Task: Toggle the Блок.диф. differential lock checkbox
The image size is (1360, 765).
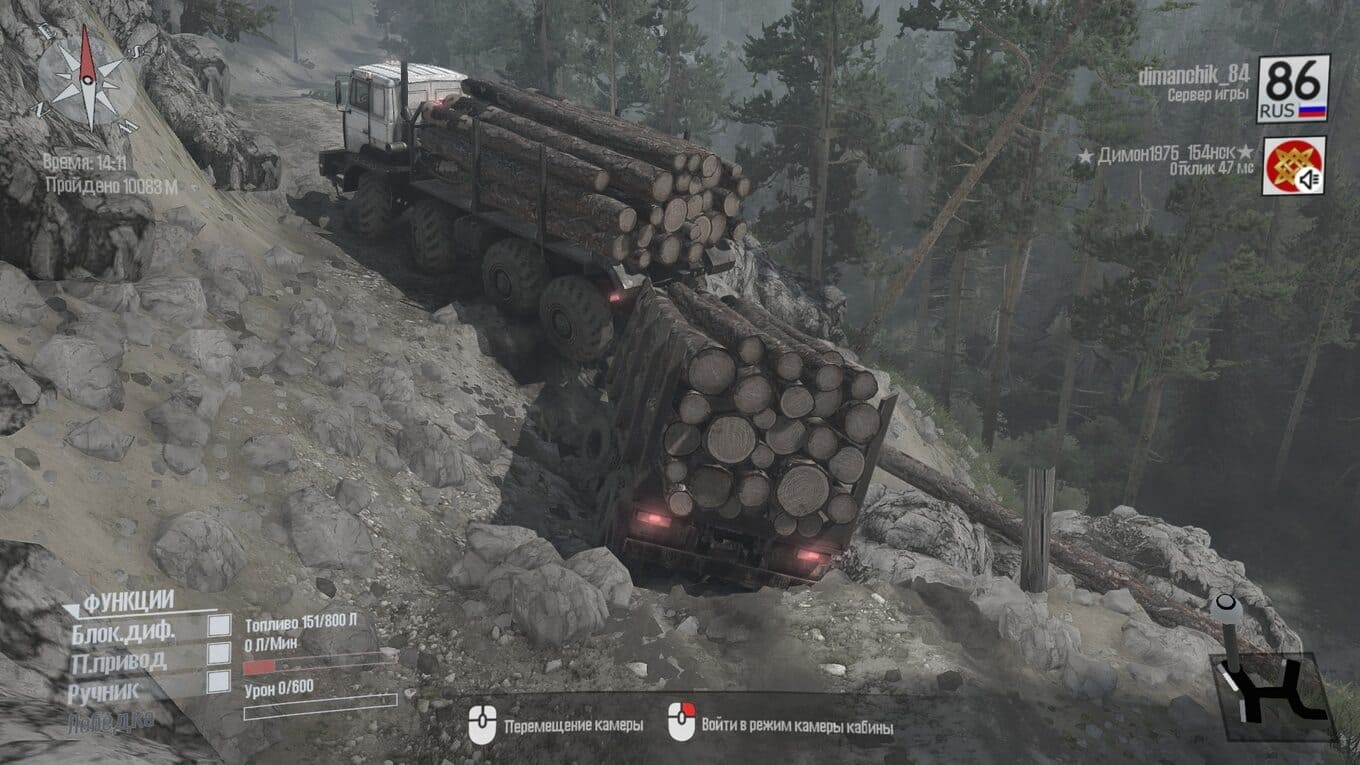Action: coord(219,626)
